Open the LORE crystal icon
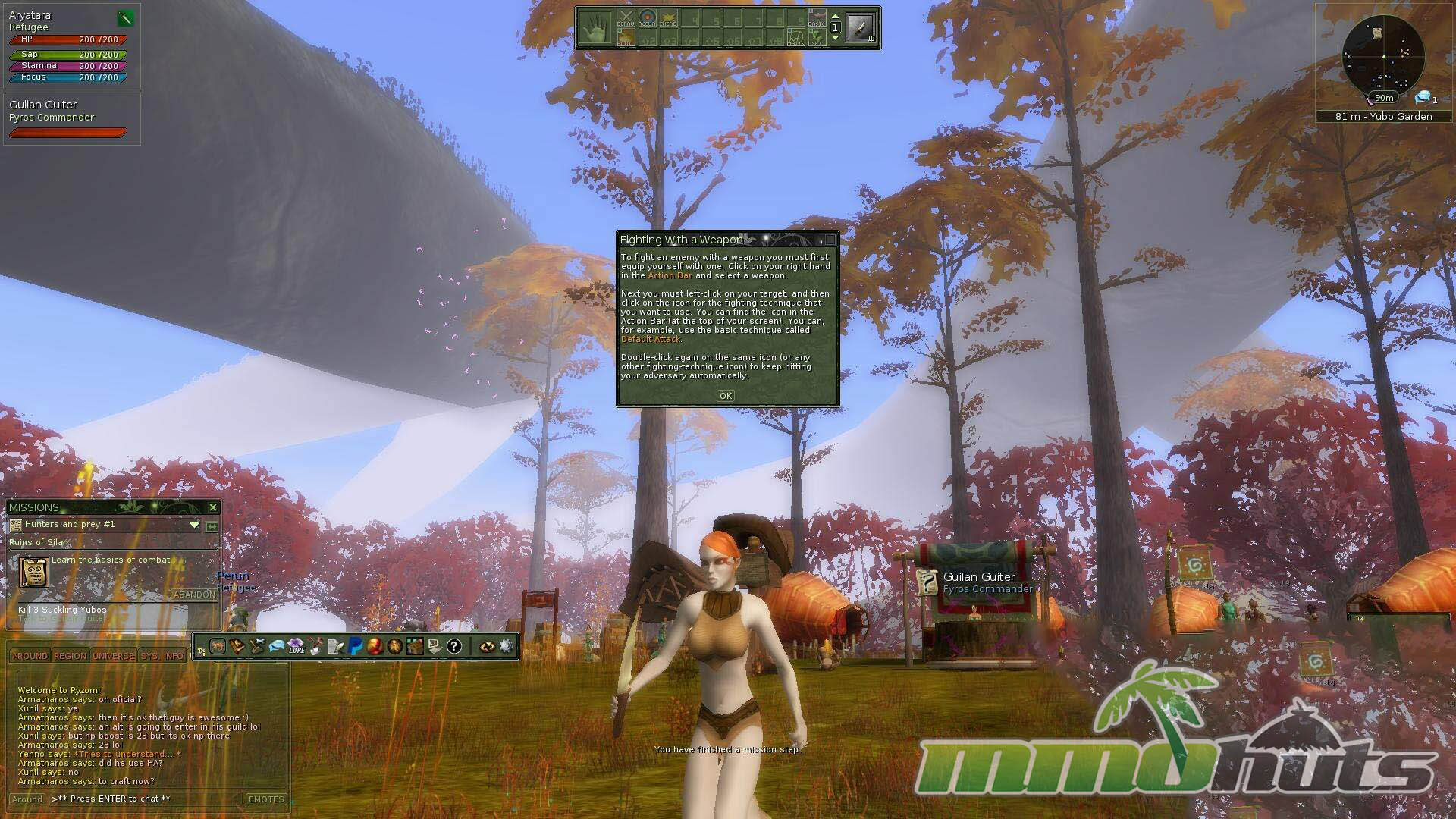The image size is (1456, 819). tap(297, 646)
